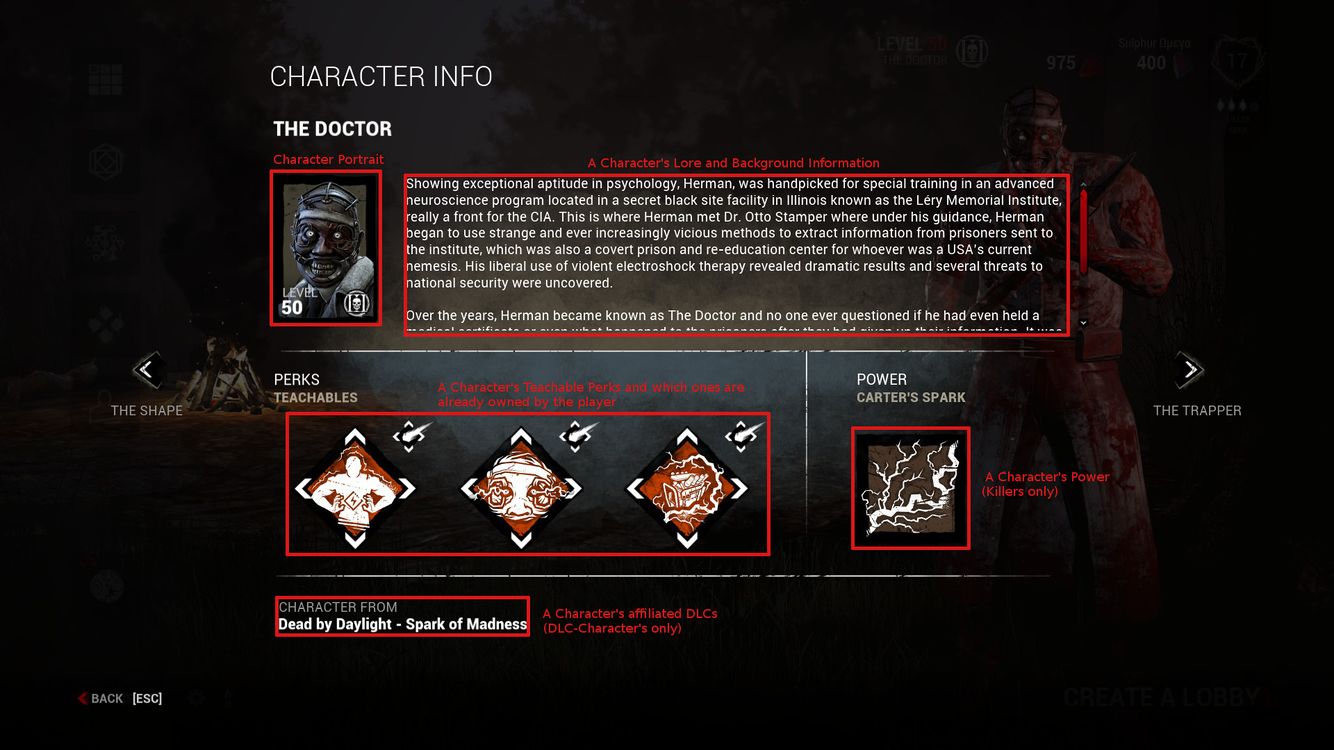Click The Doctor's character portrait
Image resolution: width=1334 pixels, height=750 pixels.
[326, 248]
